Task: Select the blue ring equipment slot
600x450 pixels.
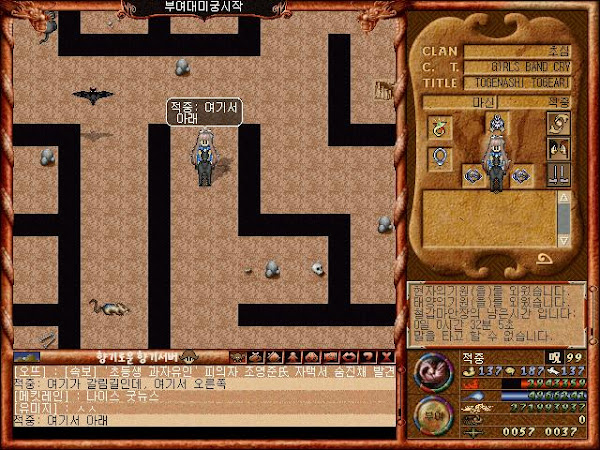Action: click(x=438, y=157)
